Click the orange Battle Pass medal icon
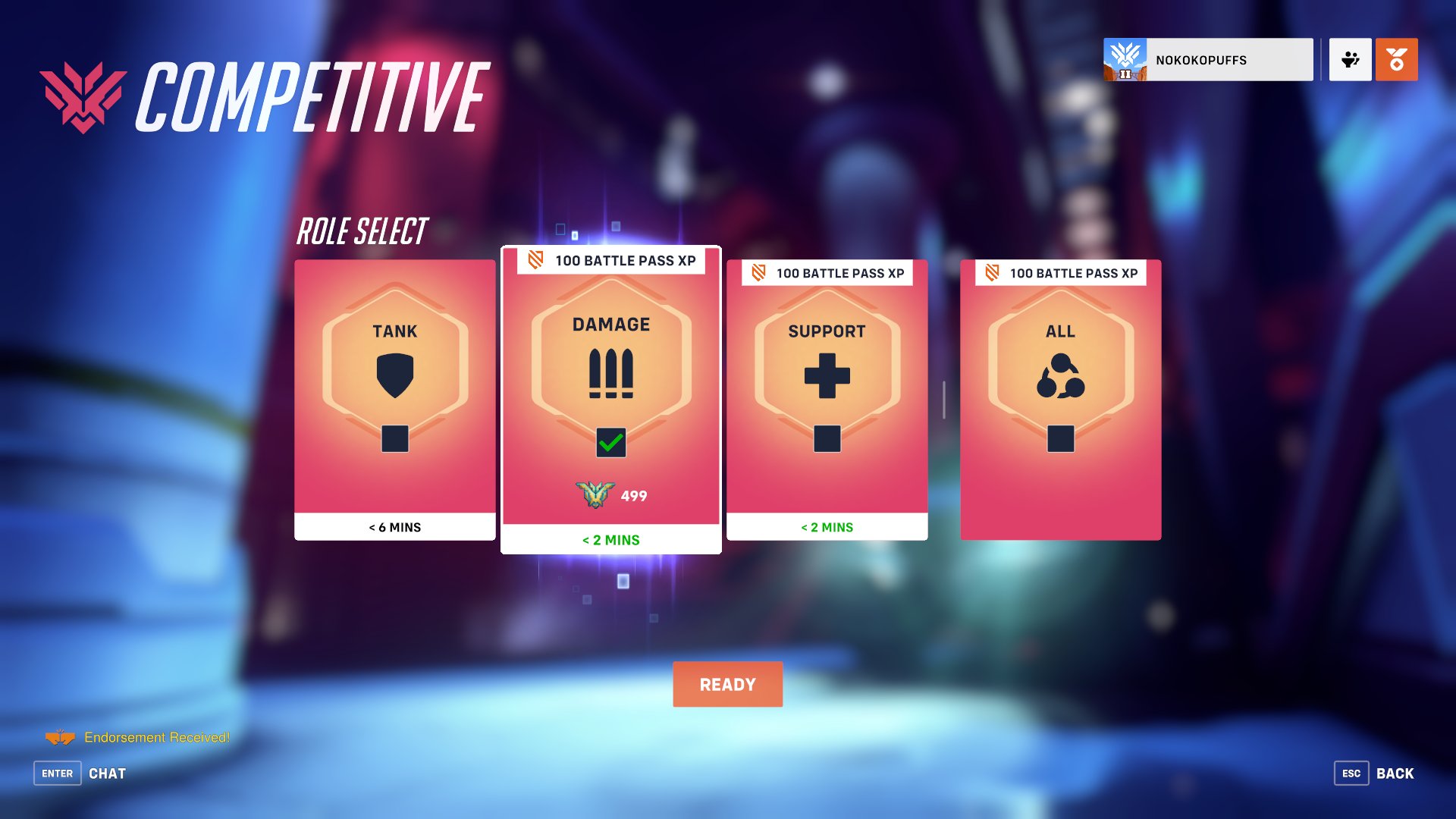Screen dimensions: 1456x819 1396,60
